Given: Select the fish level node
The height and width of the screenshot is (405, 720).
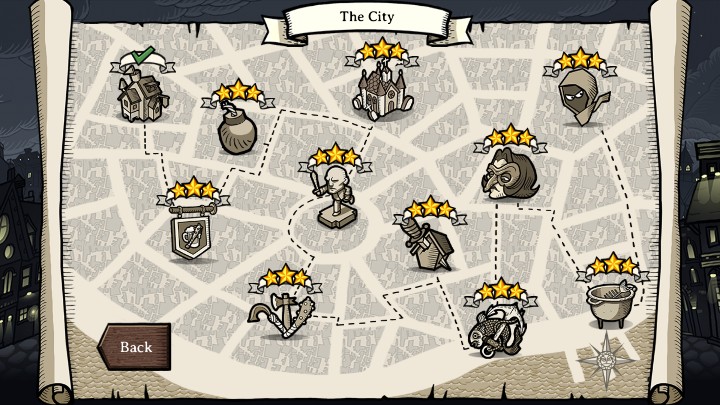Looking at the screenshot, I should 495,325.
